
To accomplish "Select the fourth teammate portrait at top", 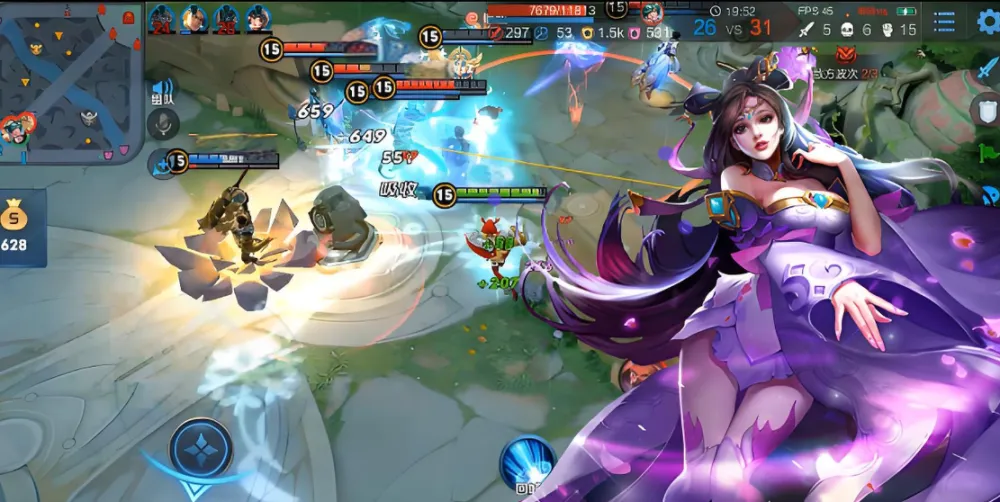I will 259,17.
